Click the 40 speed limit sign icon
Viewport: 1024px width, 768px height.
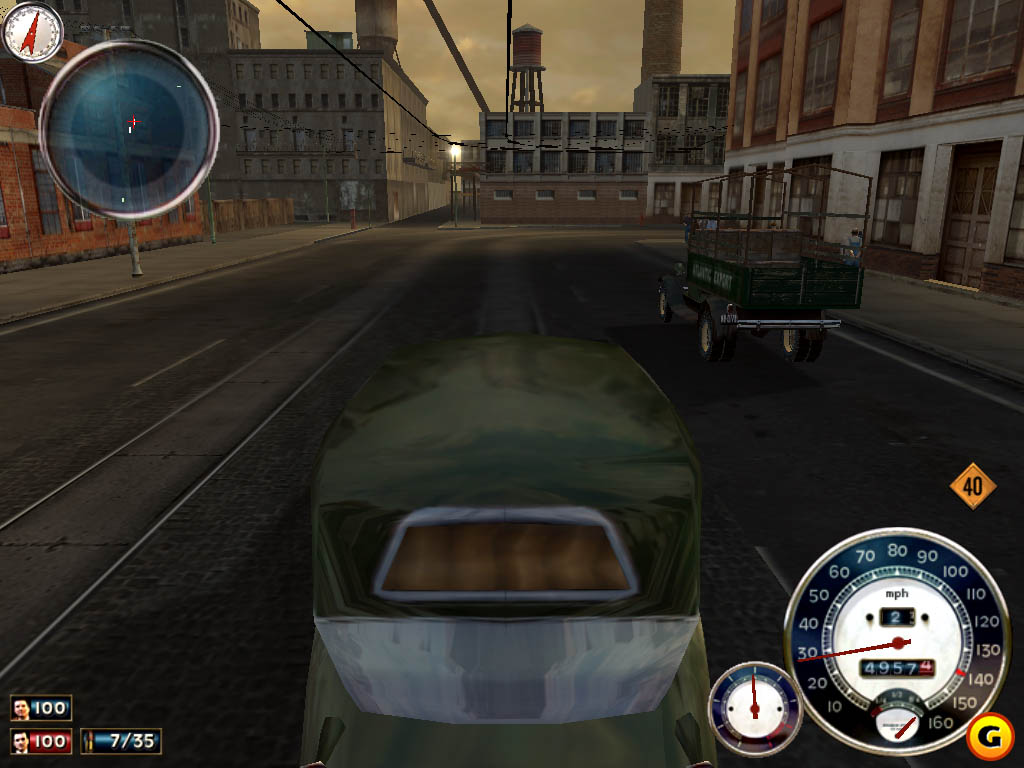(x=972, y=487)
